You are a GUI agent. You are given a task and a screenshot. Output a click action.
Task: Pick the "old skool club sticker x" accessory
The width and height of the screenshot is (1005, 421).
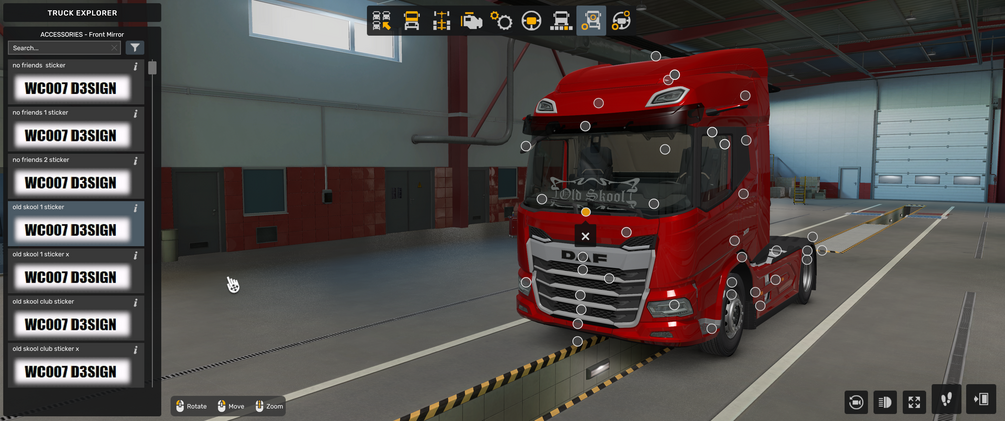[x=70, y=371]
